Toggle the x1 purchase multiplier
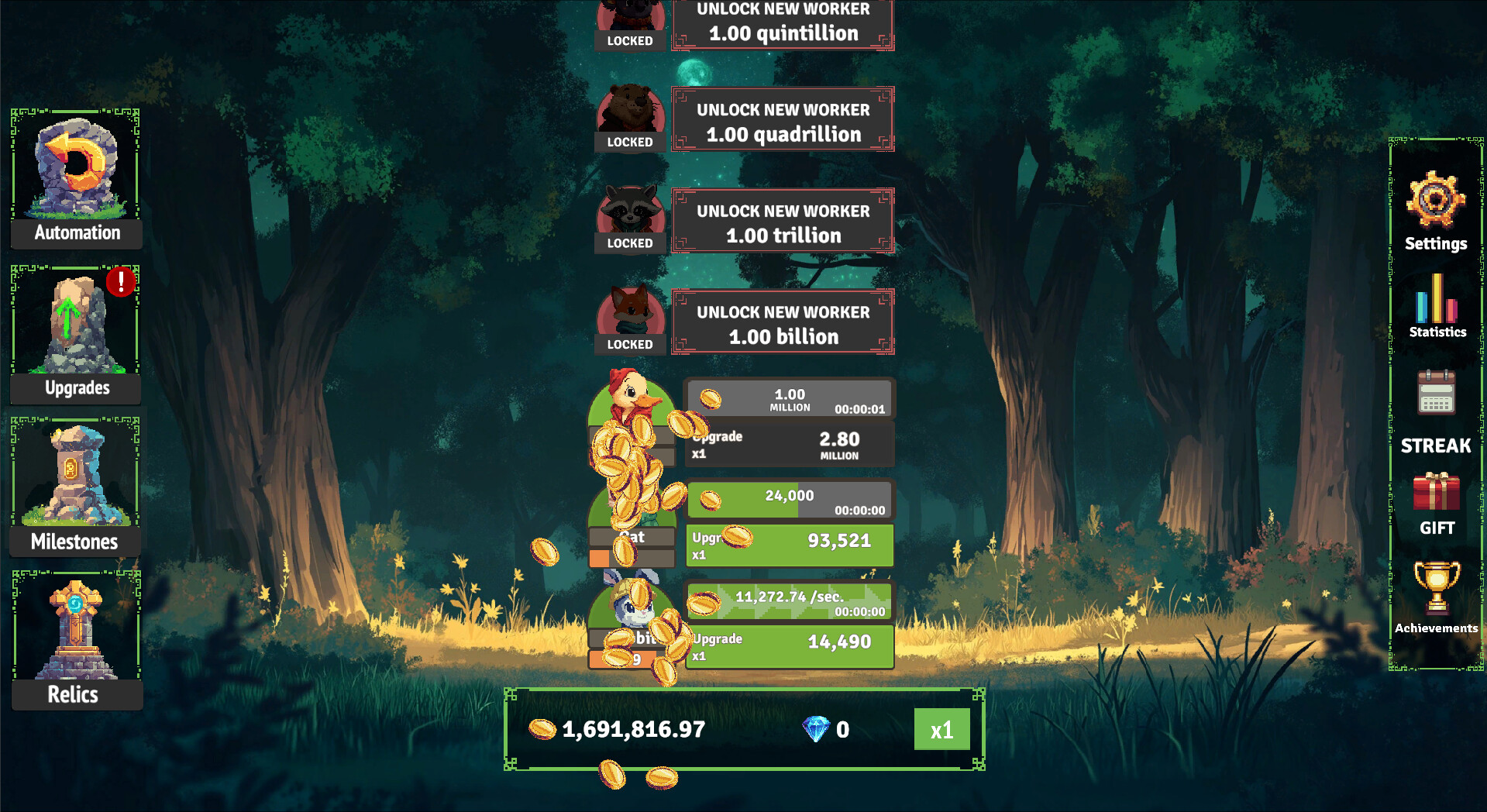Image resolution: width=1487 pixels, height=812 pixels. (x=941, y=728)
